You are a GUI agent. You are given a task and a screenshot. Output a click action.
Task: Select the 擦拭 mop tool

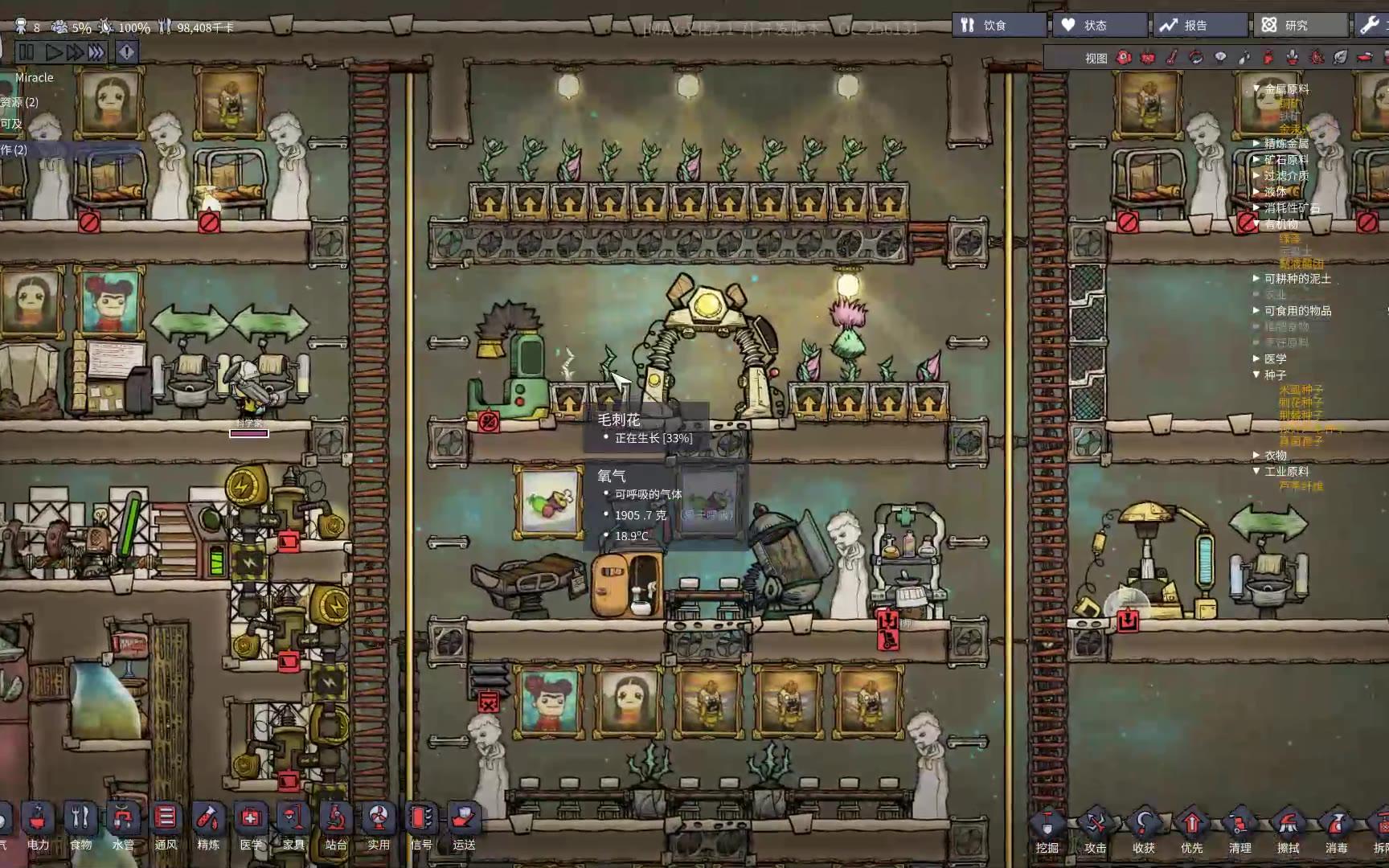tap(1288, 829)
